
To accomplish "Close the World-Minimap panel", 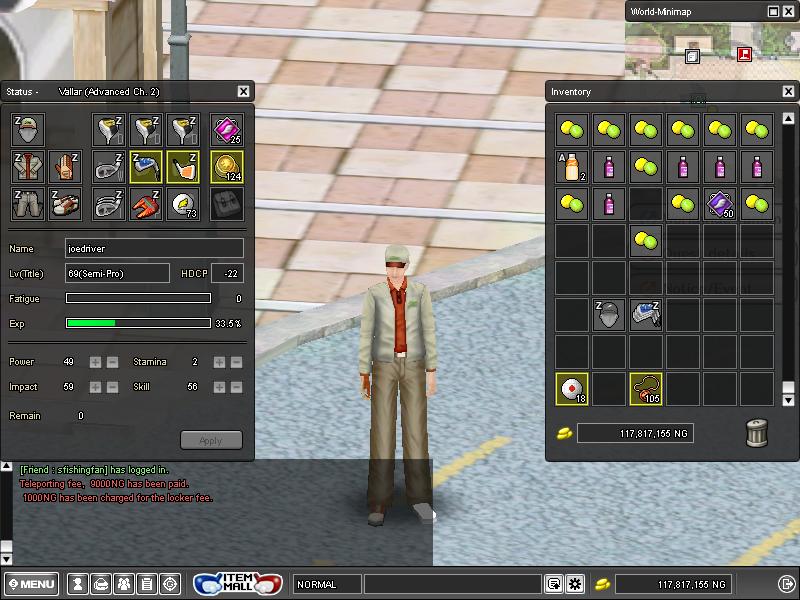I will click(x=788, y=11).
